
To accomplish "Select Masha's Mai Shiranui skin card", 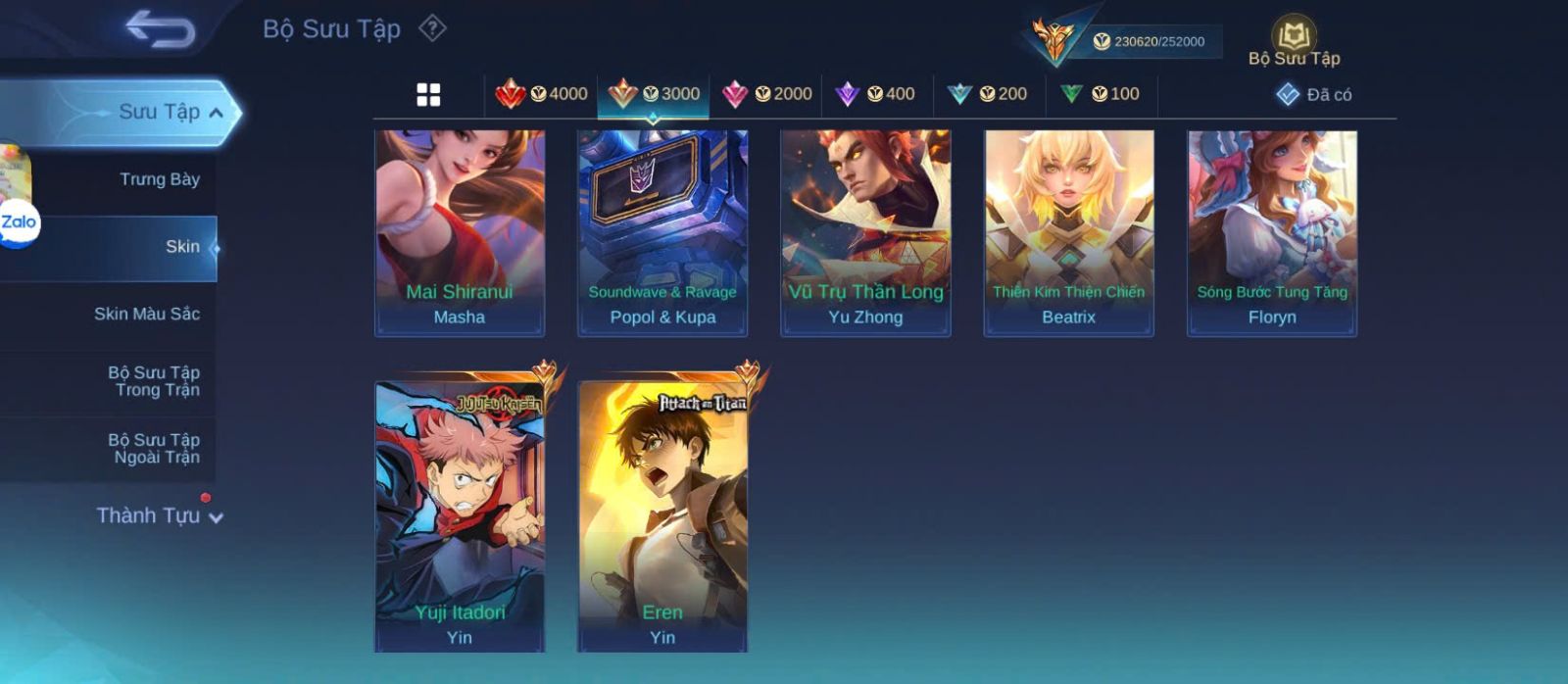I will (460, 233).
